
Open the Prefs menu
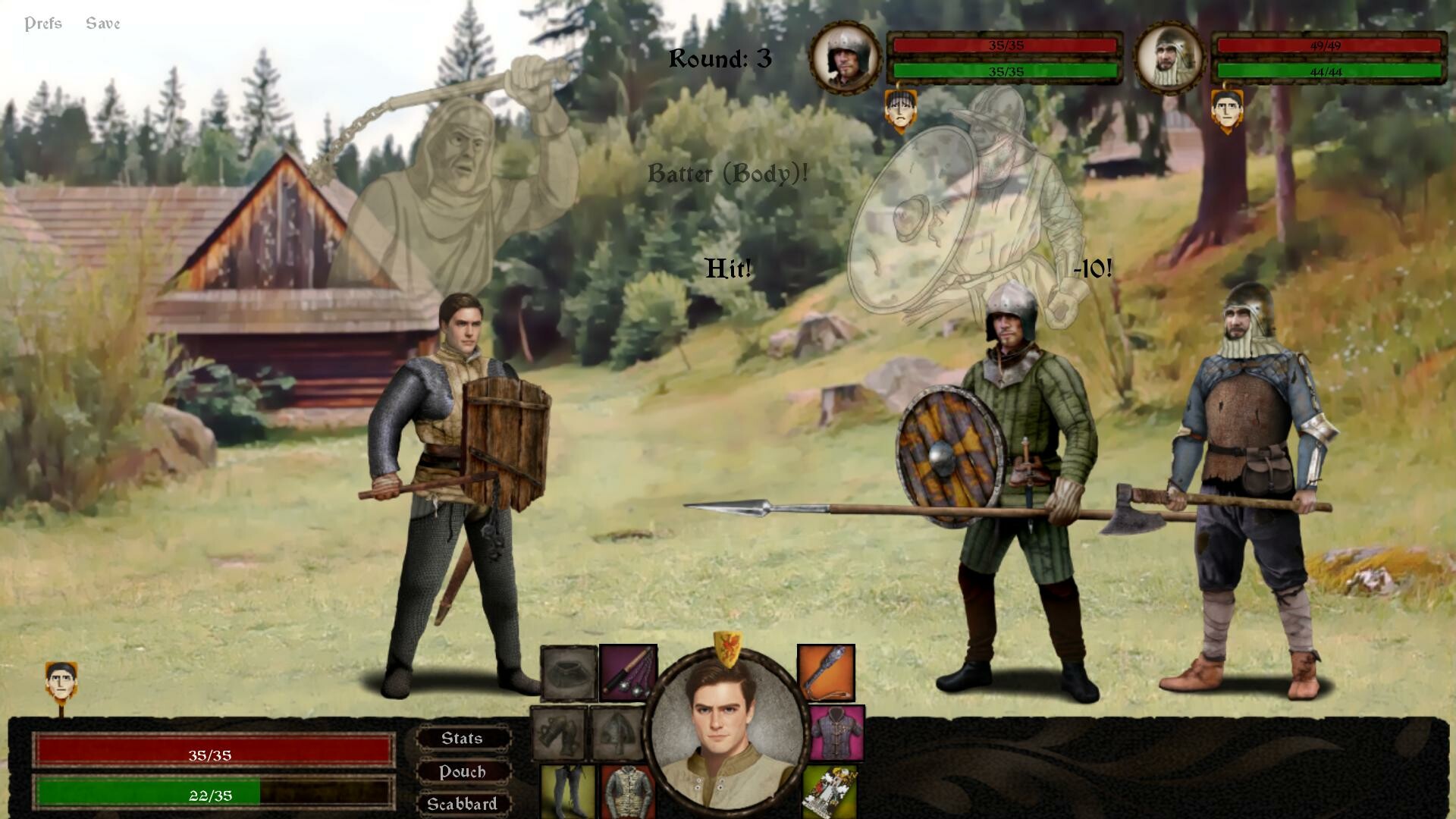coord(44,23)
